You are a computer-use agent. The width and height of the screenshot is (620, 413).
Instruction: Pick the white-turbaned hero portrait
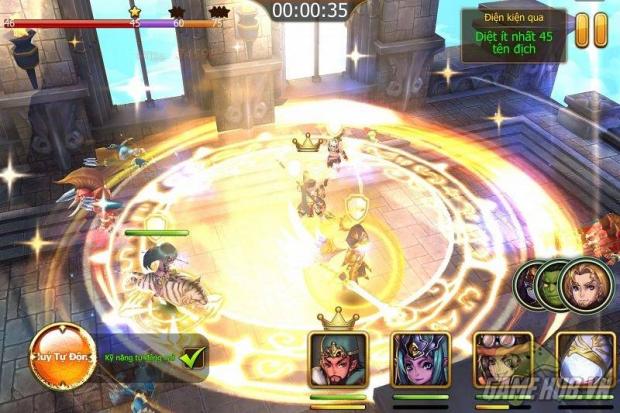click(x=584, y=359)
